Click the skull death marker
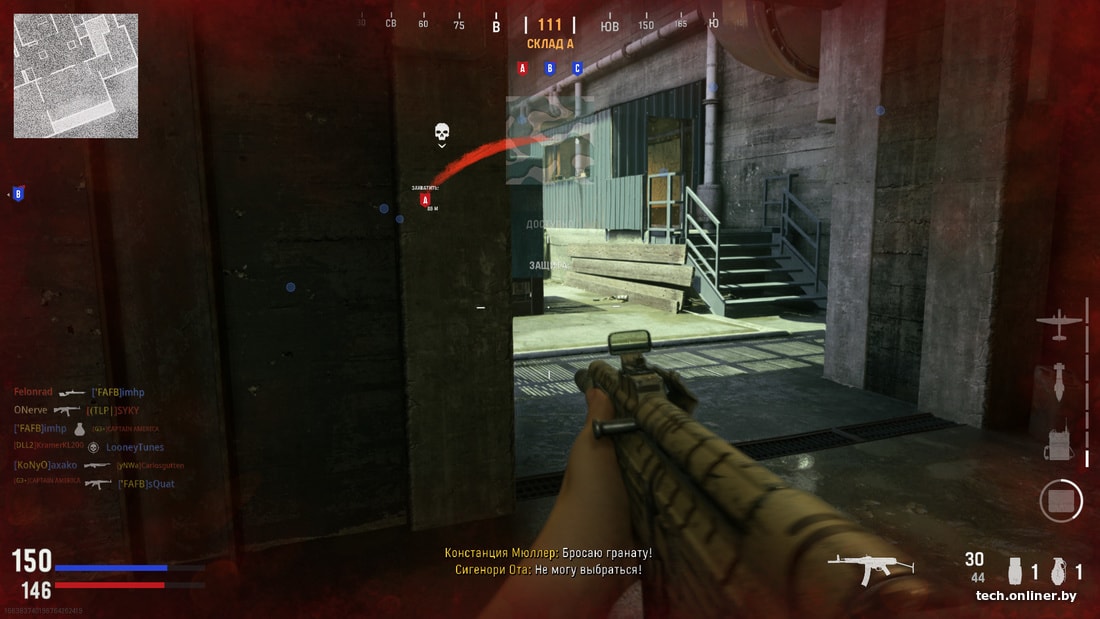This screenshot has width=1100, height=619. (442, 133)
